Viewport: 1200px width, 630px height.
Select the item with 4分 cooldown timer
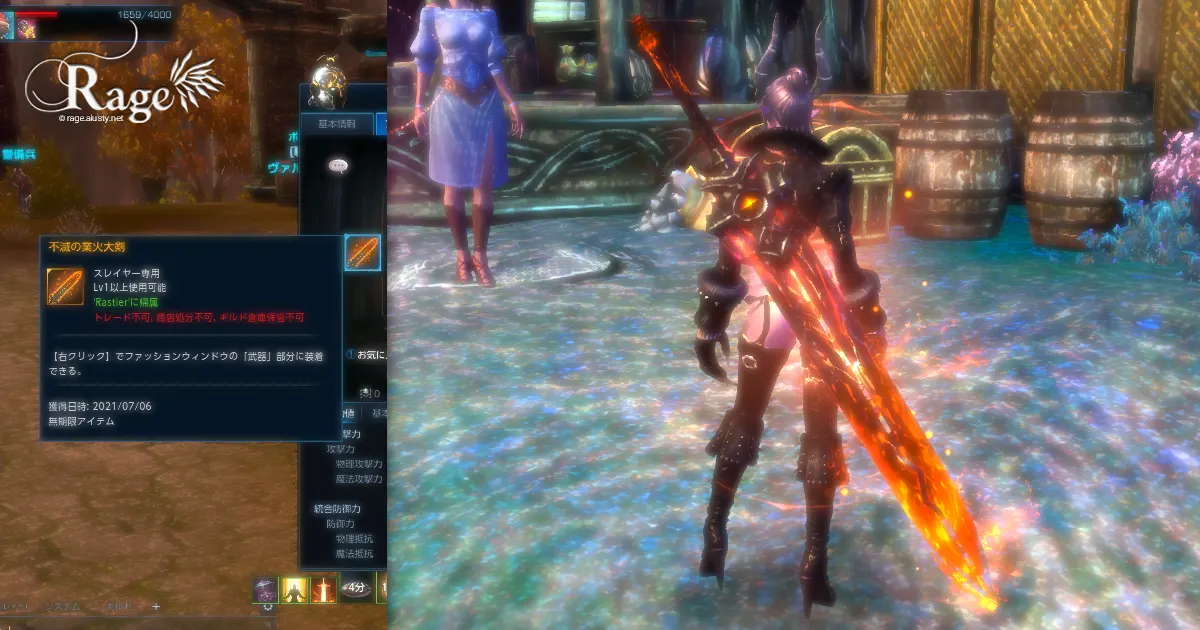tap(355, 589)
